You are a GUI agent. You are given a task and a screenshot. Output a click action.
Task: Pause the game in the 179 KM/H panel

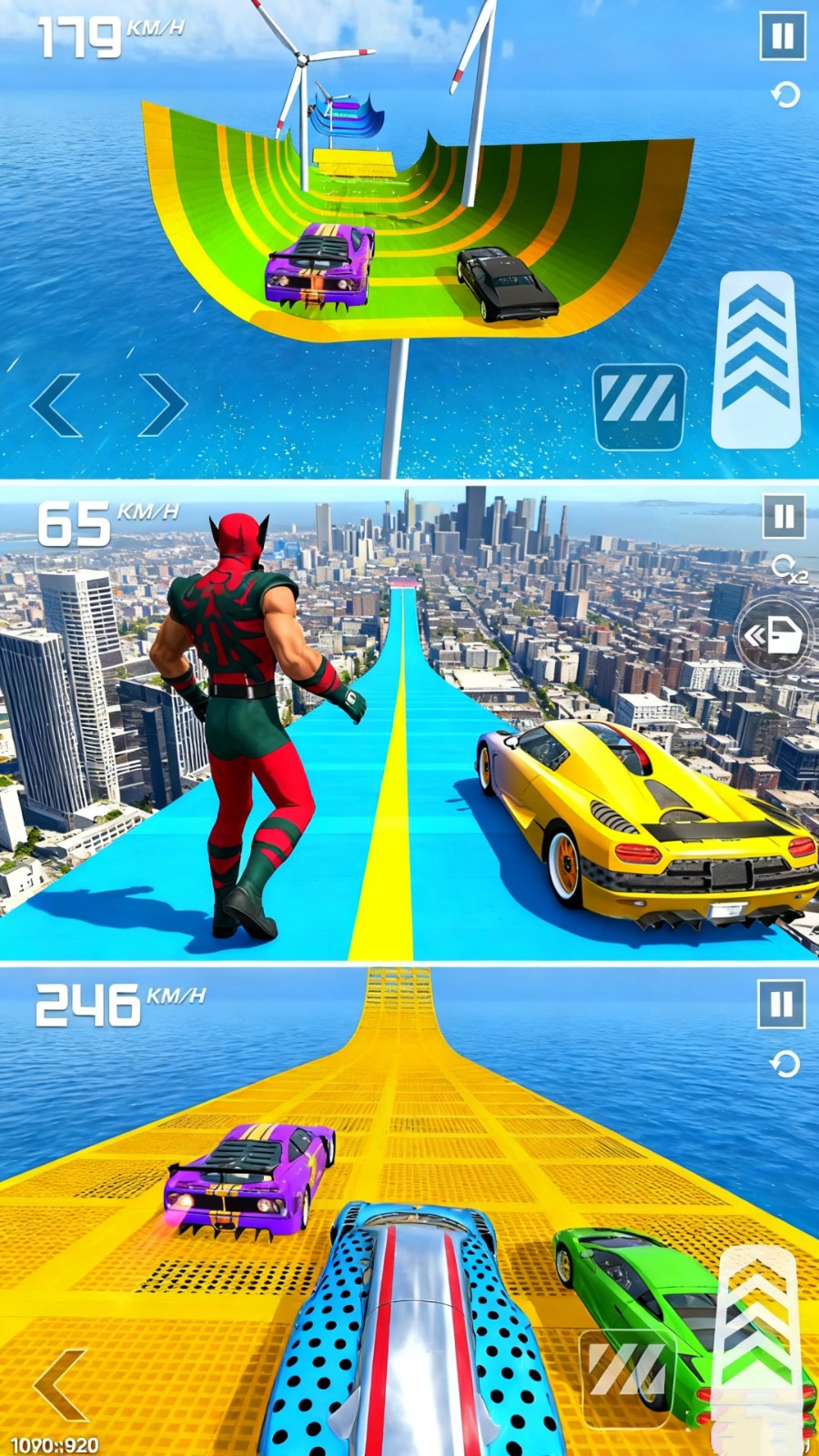click(x=782, y=37)
